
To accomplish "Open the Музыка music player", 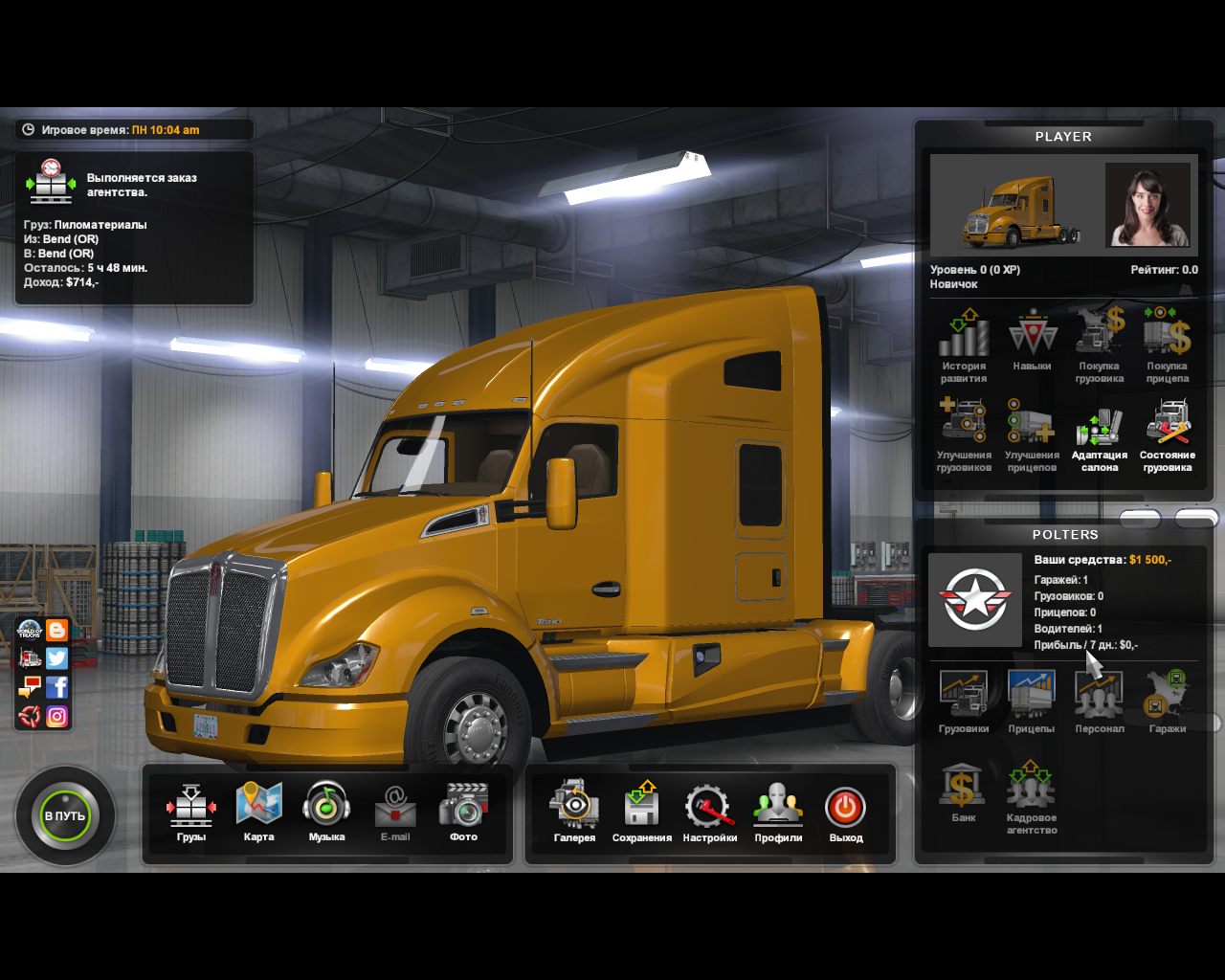I will (326, 810).
